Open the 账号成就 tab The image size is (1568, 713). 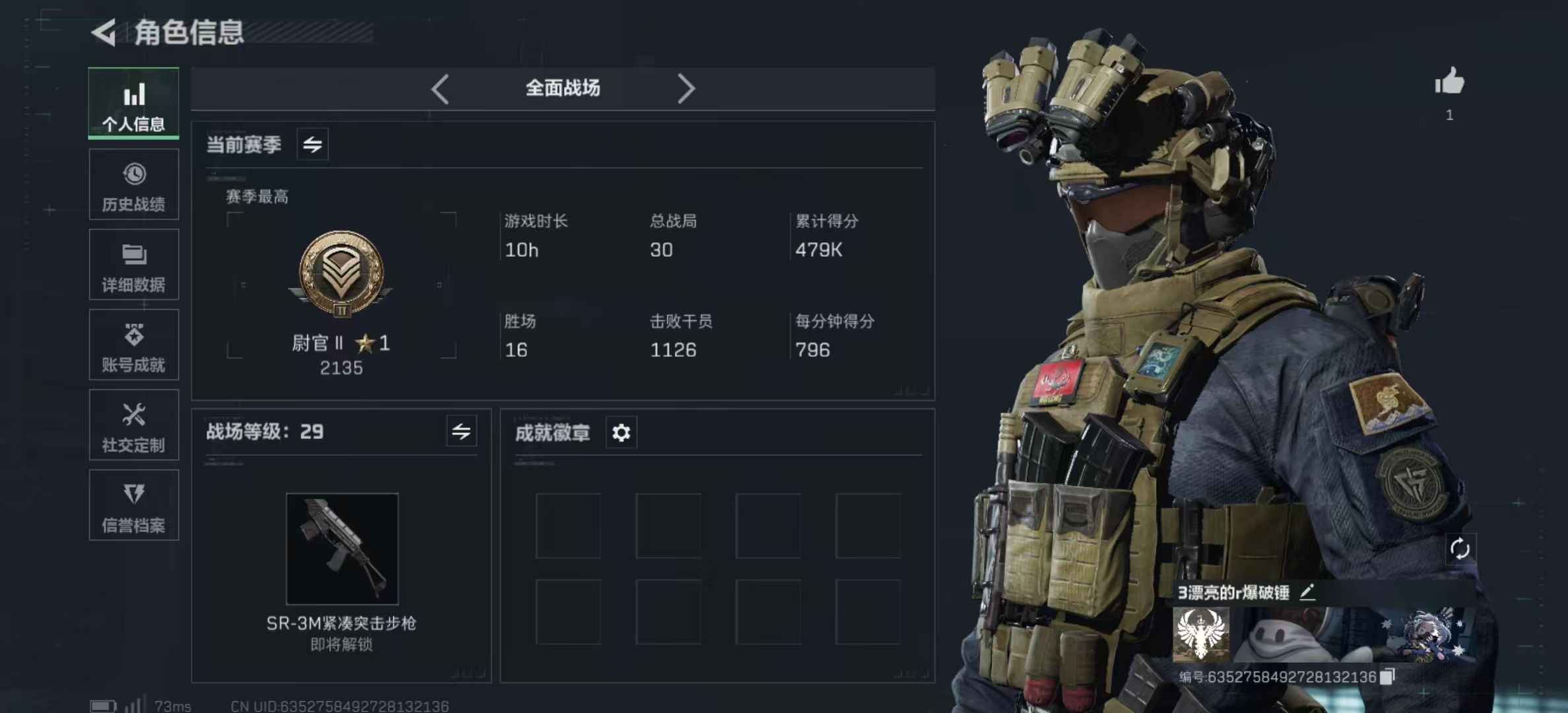tap(133, 345)
